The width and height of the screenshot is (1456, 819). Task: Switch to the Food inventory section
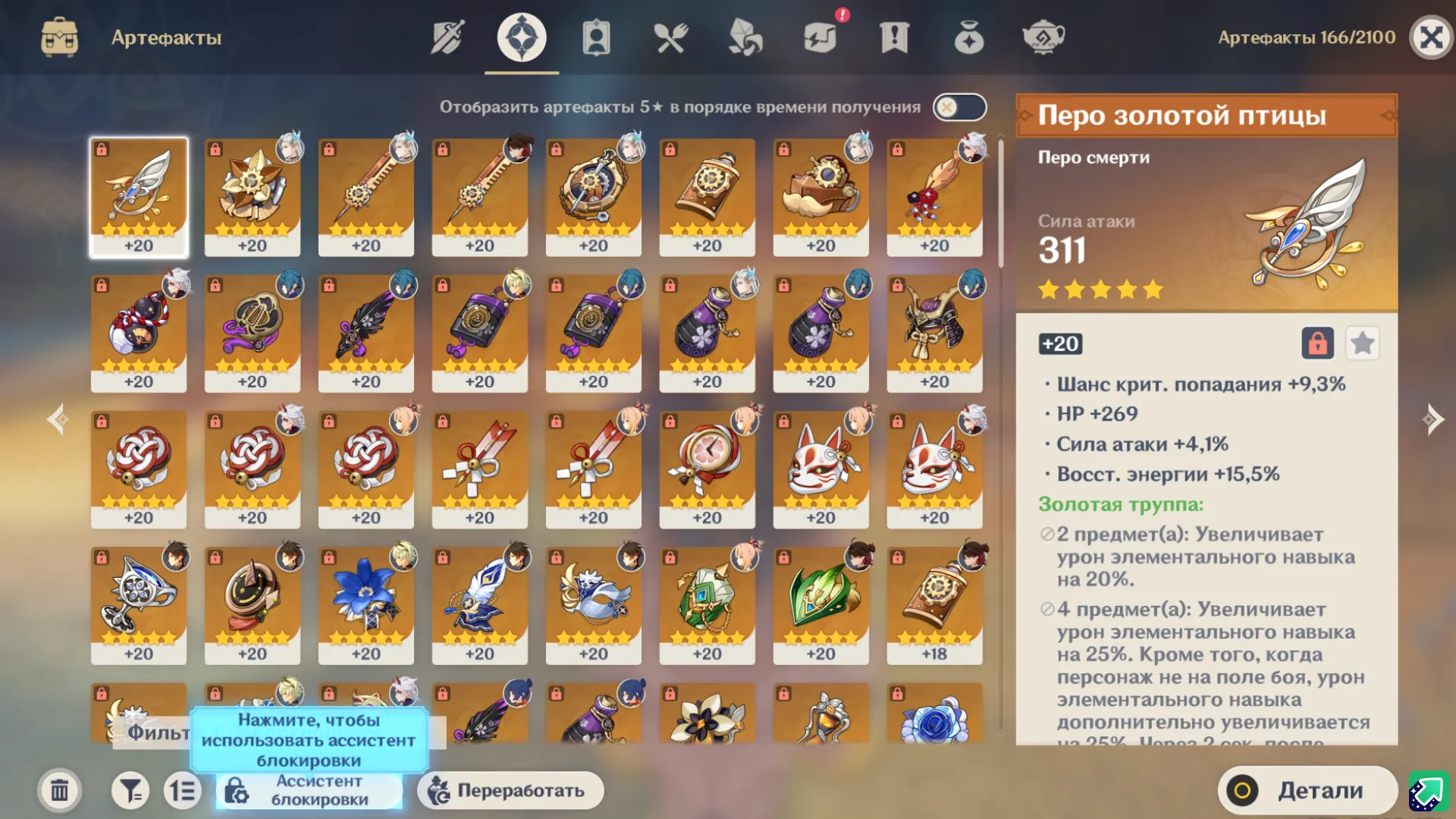670,37
